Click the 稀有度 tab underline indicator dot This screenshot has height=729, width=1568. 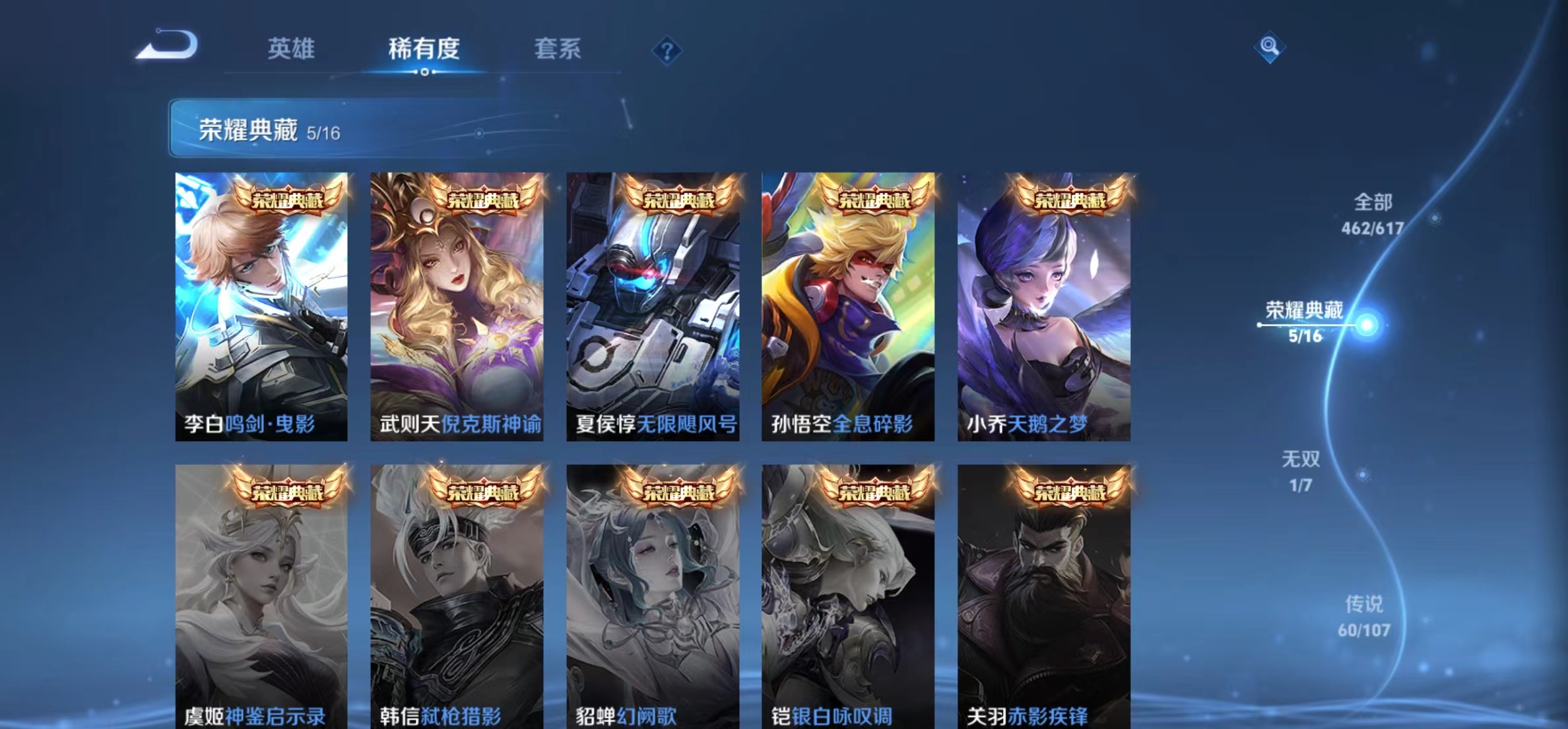[x=424, y=73]
